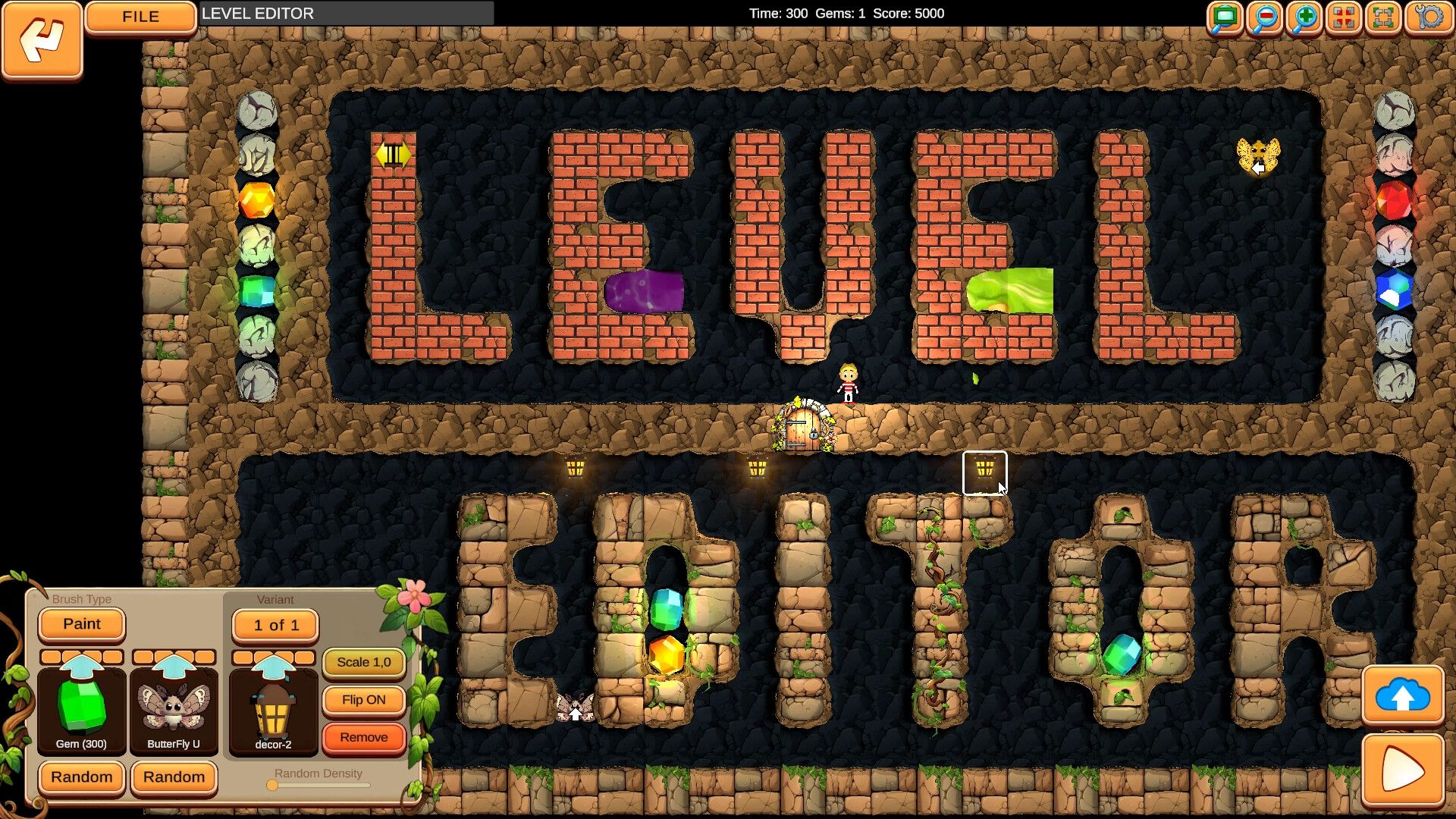Screen dimensions: 1456x819
Task: Select the zoom in magnifier tool
Action: click(1303, 17)
